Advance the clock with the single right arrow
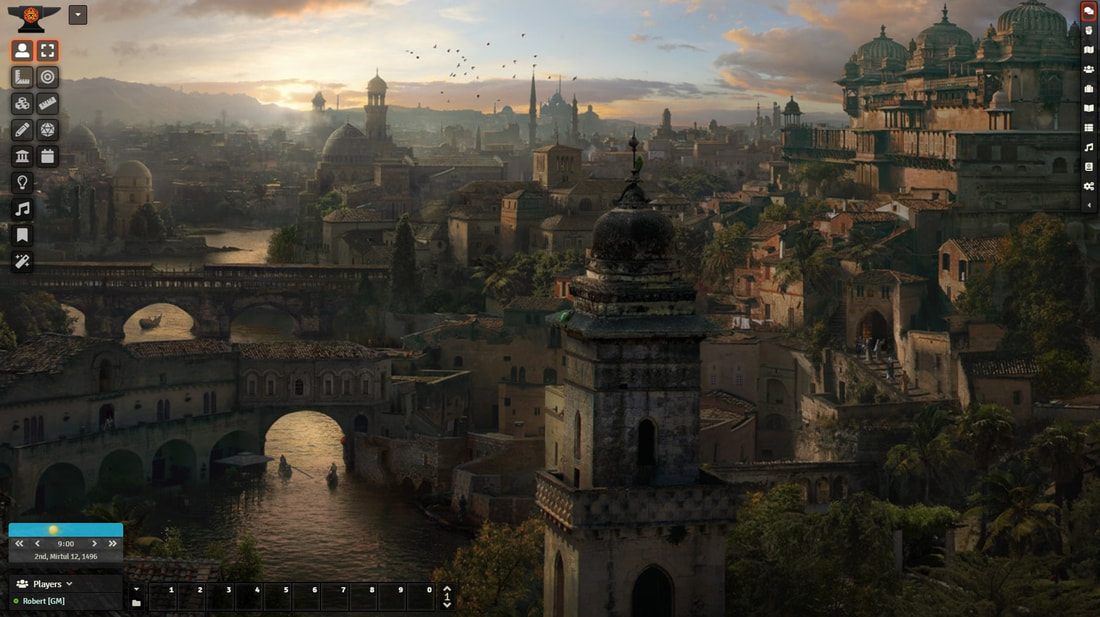 [94, 544]
